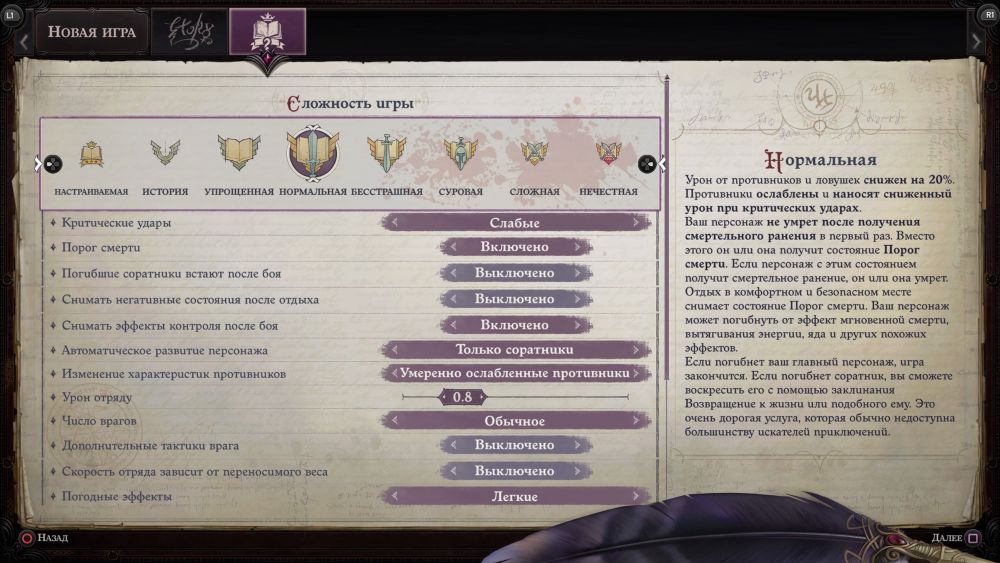The width and height of the screenshot is (1000, 563).
Task: Toggle Погибшие соратники встают после боя
Action: click(x=515, y=273)
